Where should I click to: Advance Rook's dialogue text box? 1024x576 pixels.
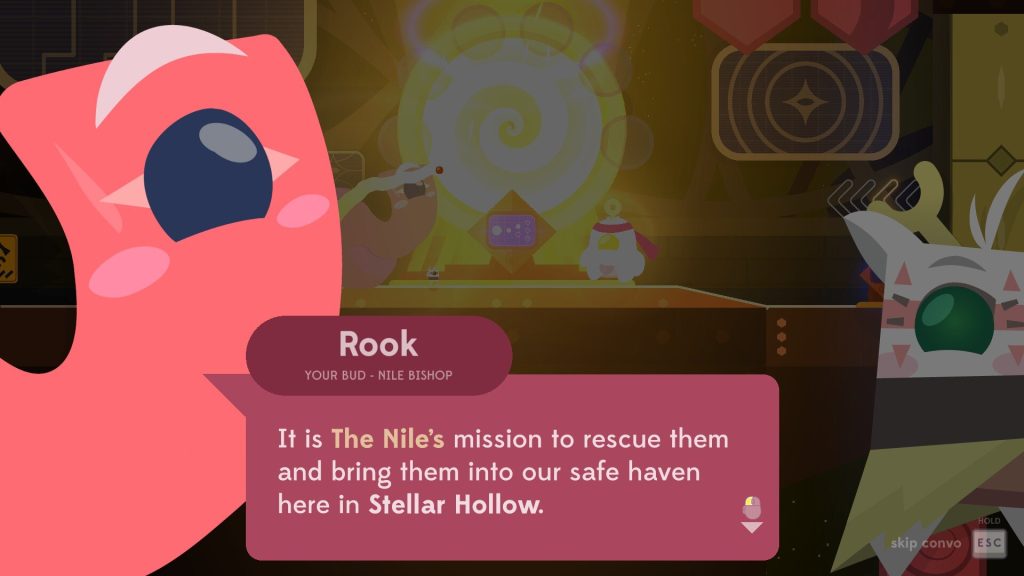[x=510, y=468]
